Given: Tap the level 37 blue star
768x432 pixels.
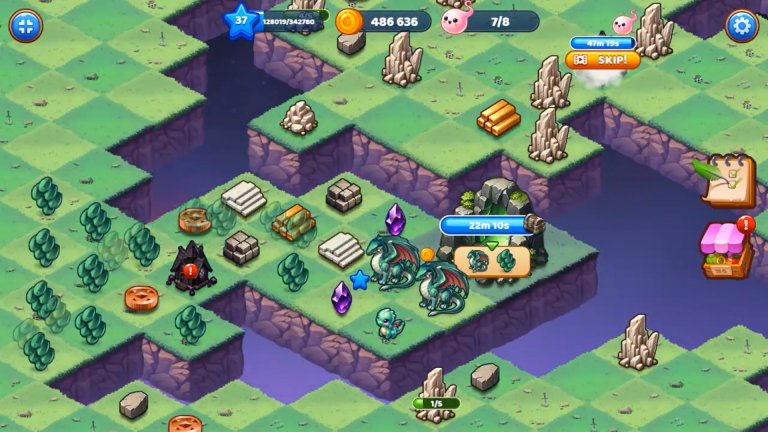Looking at the screenshot, I should coord(241,21).
